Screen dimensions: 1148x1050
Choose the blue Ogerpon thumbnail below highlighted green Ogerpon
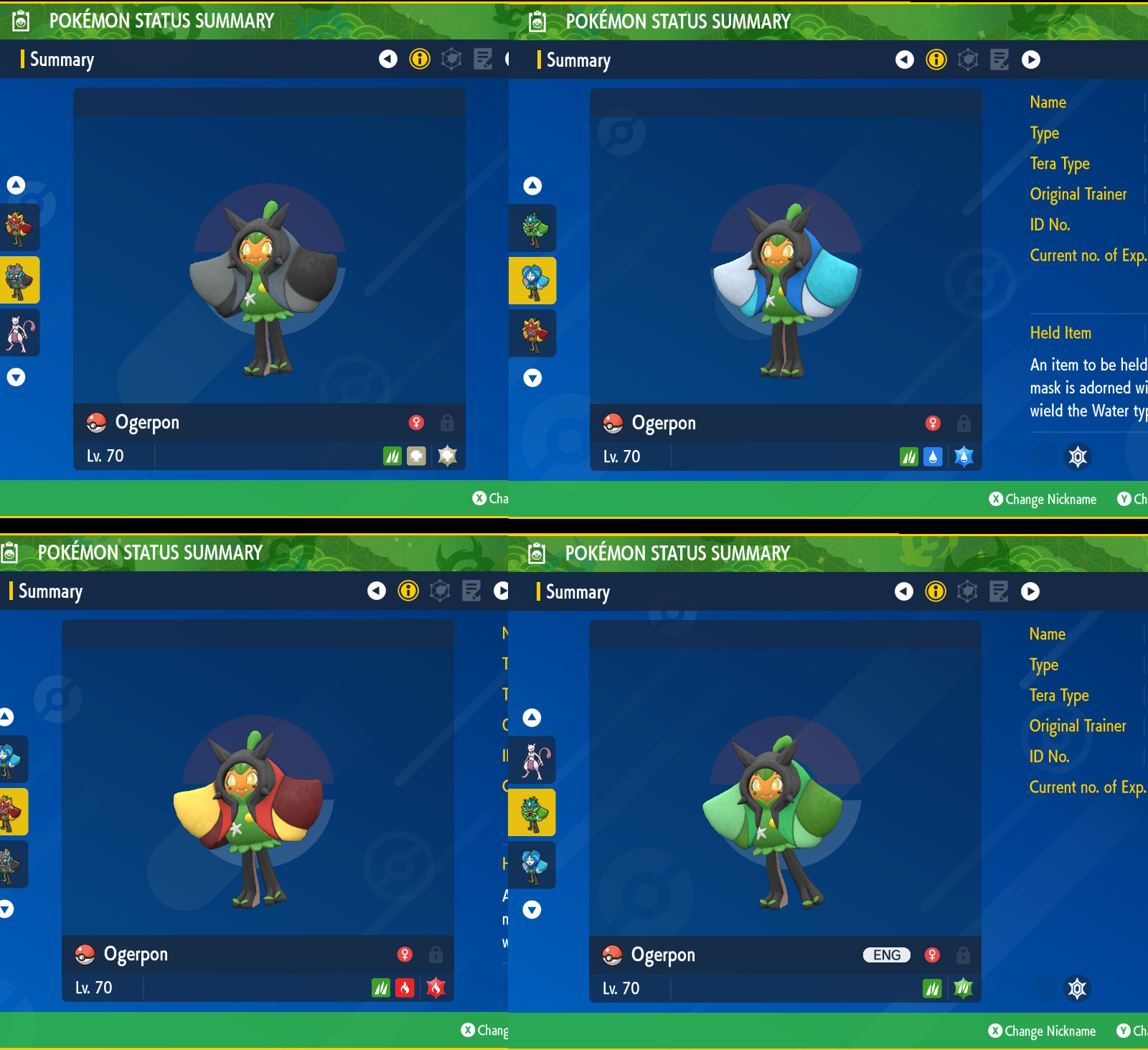tap(532, 865)
